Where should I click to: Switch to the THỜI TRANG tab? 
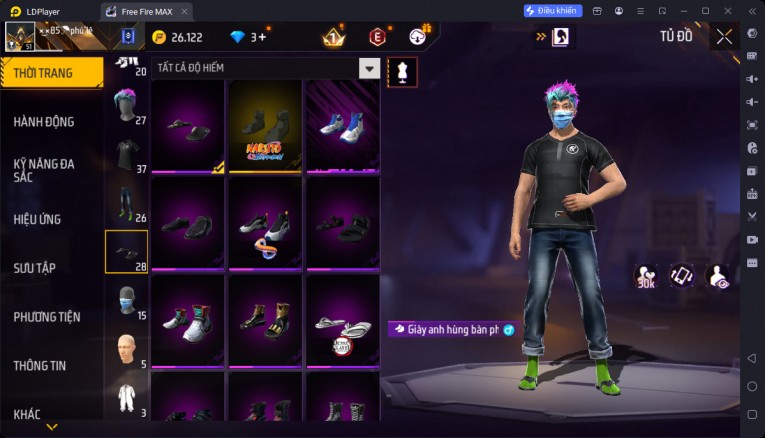pyautogui.click(x=50, y=72)
